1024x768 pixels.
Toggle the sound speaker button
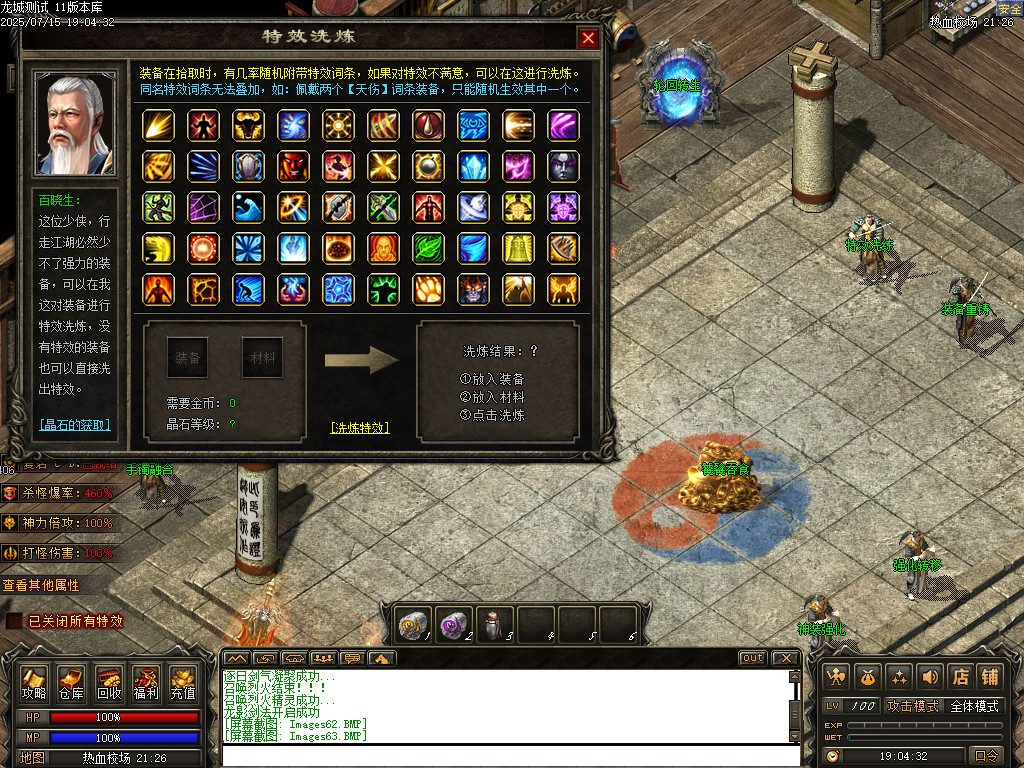(x=931, y=676)
